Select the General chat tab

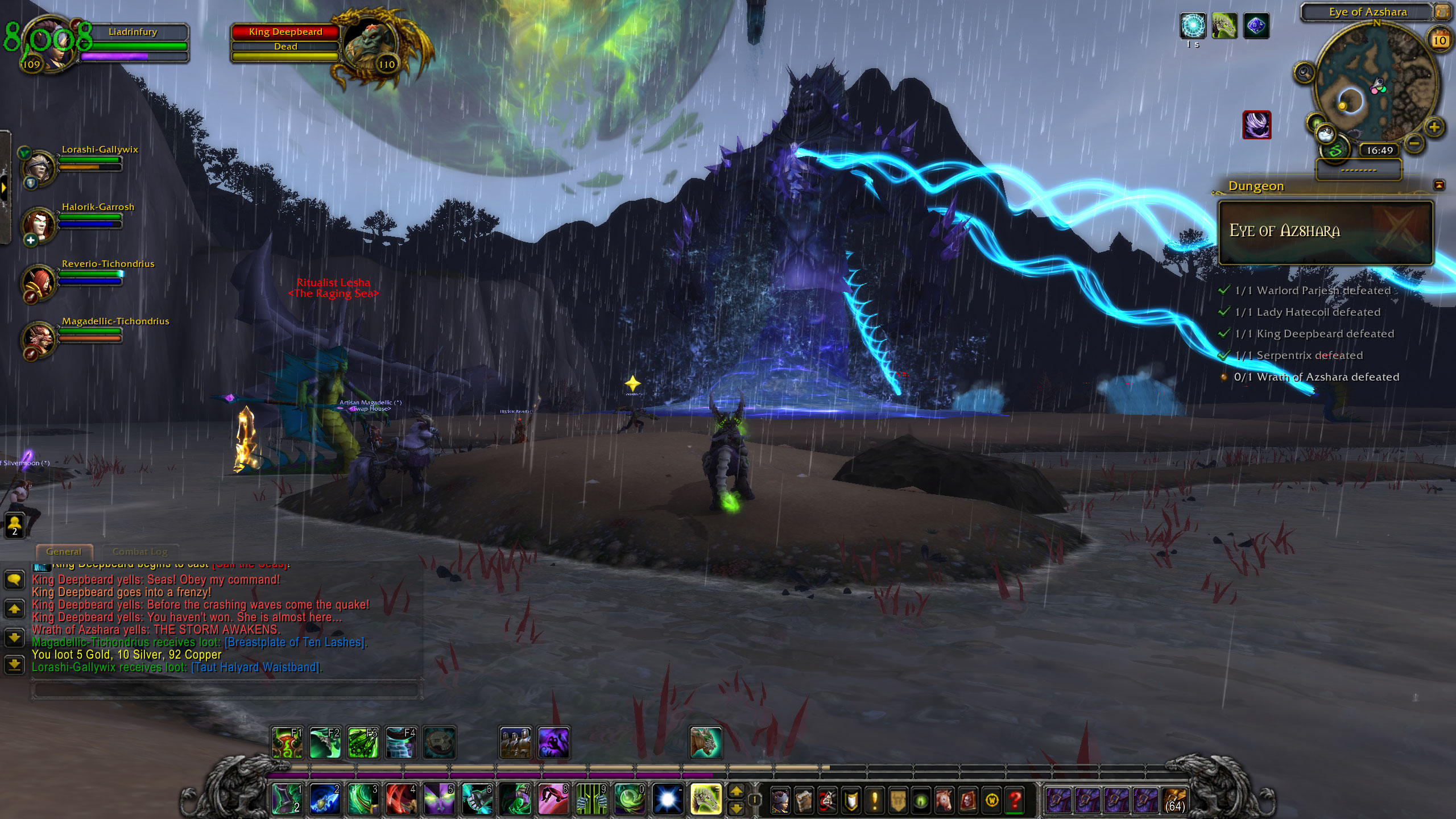coord(64,552)
